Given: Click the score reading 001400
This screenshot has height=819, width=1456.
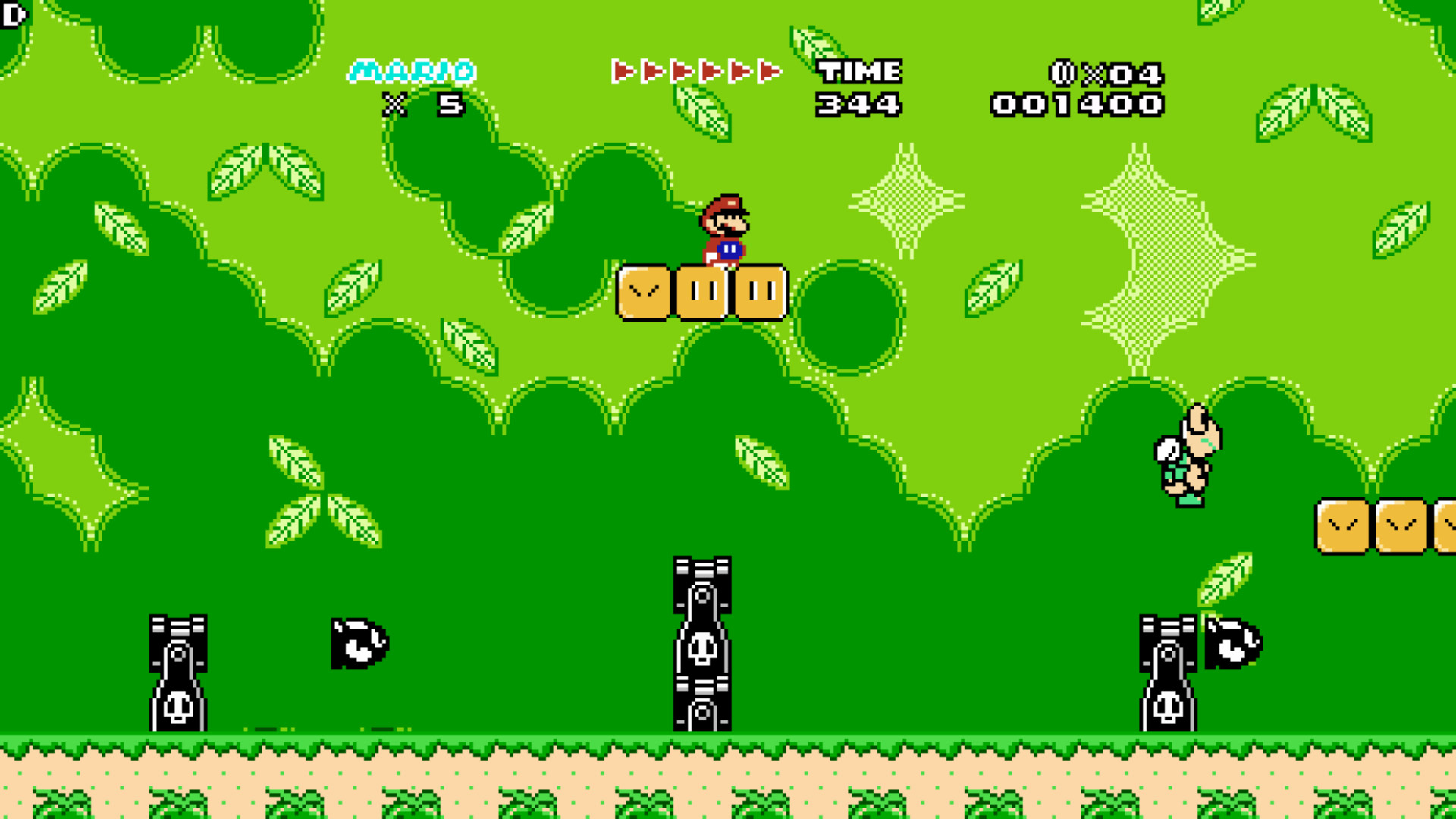Looking at the screenshot, I should tap(1077, 102).
